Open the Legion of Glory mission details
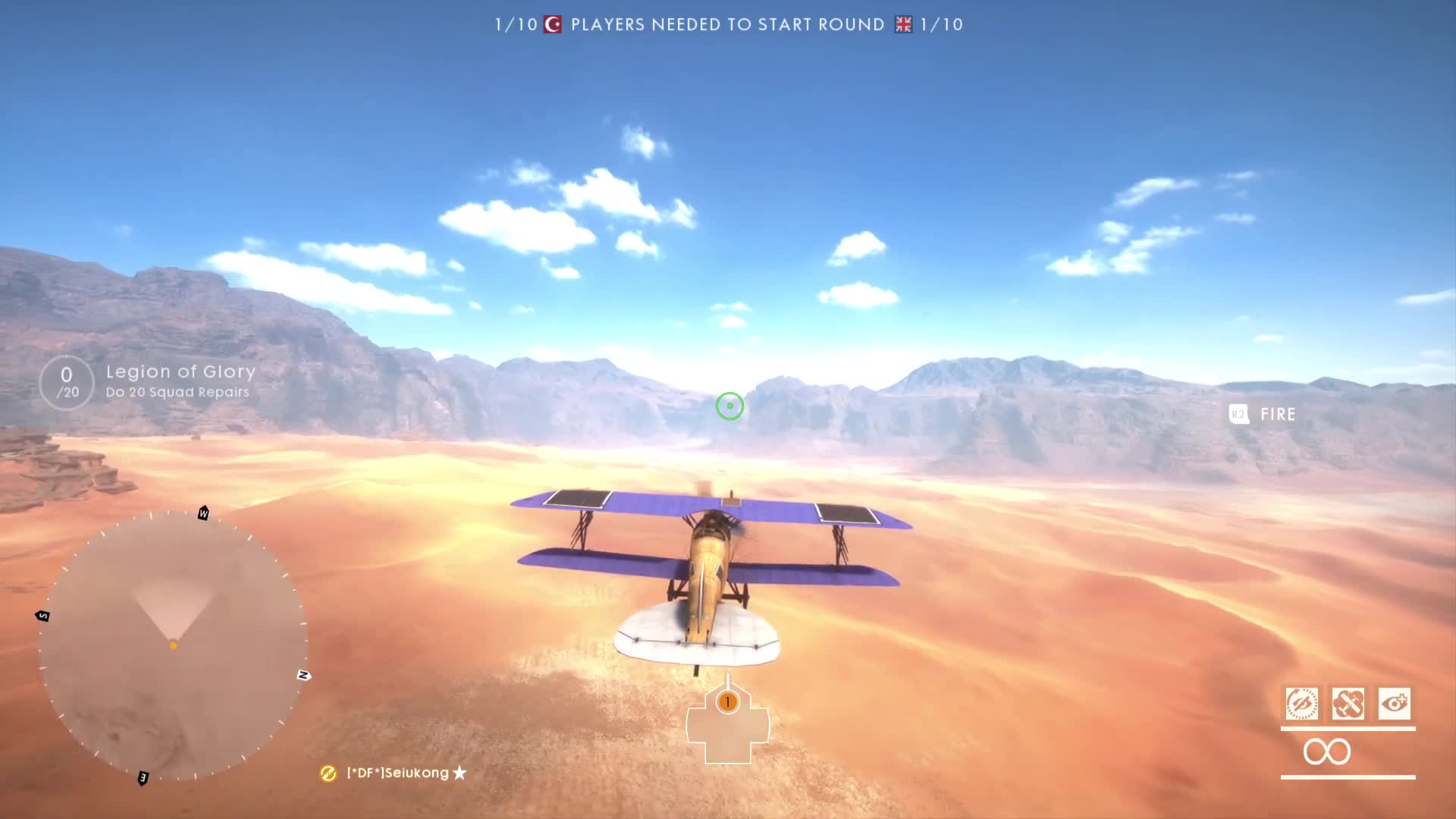The width and height of the screenshot is (1456, 819). [179, 372]
